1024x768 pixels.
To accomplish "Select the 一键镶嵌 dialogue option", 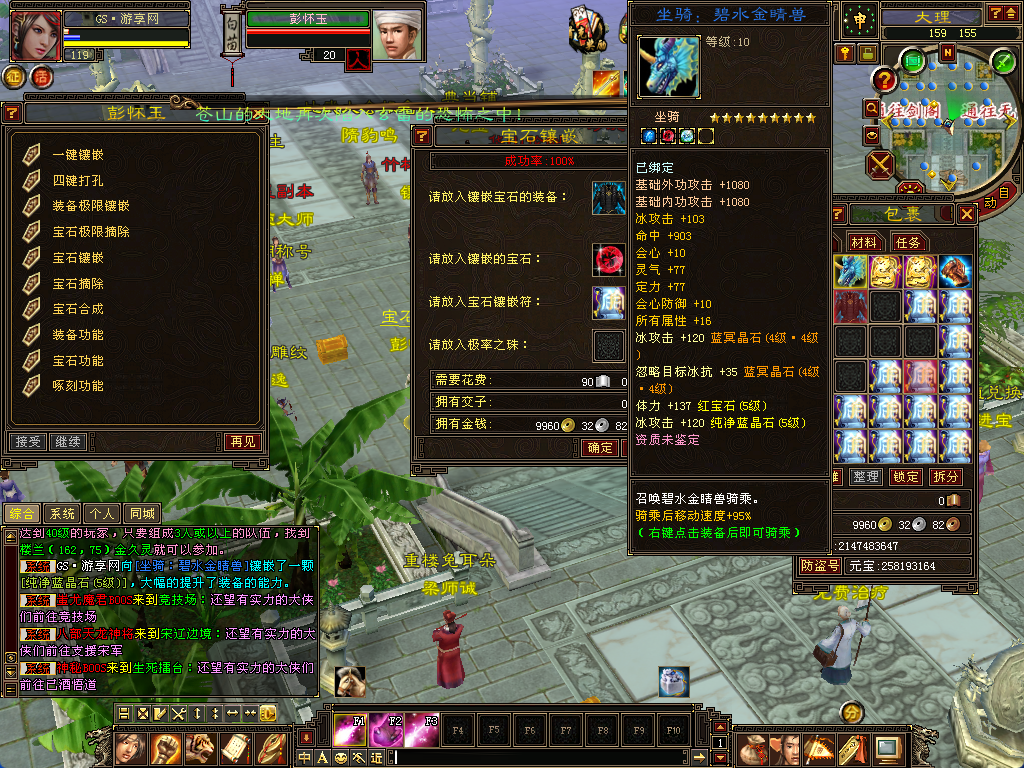I will (x=78, y=155).
